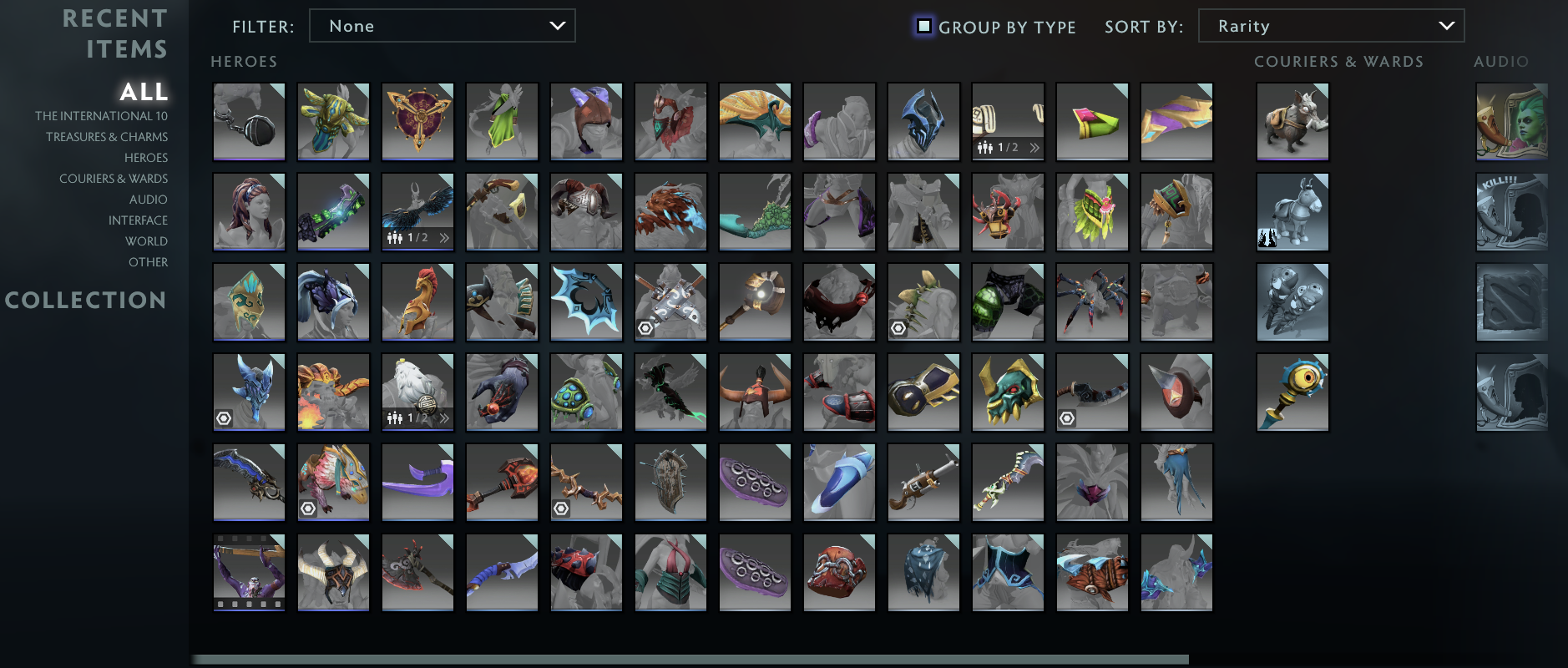Switch to THE INTERNATIONAL 10 category

click(x=101, y=116)
